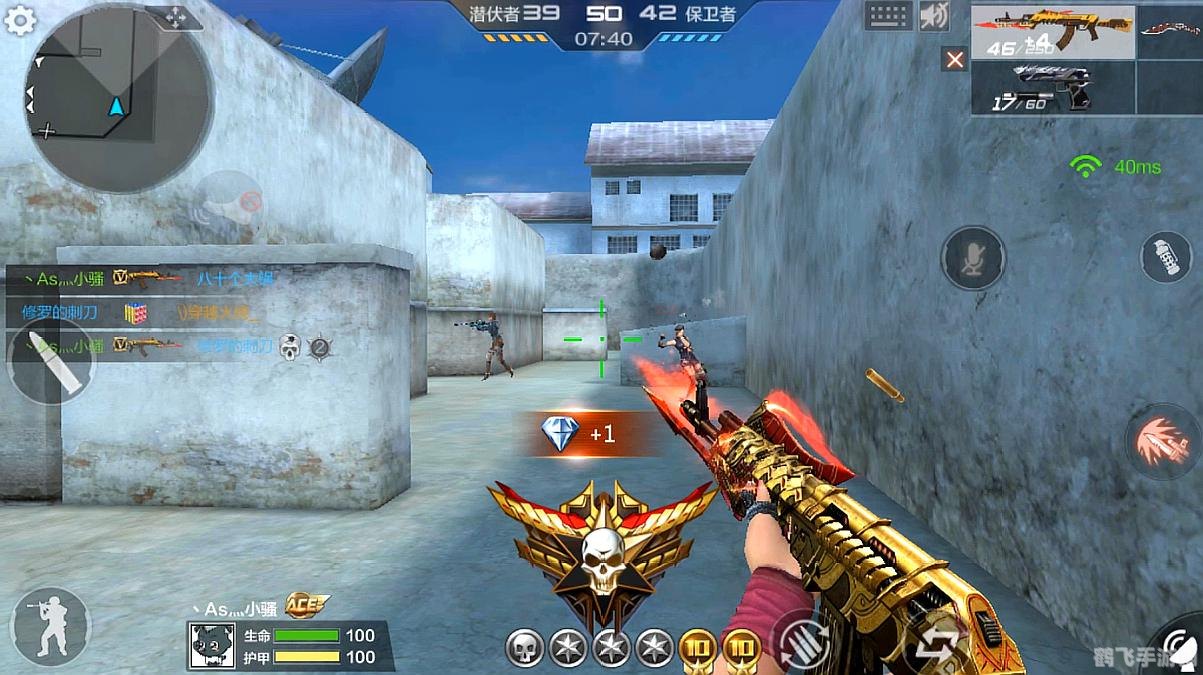Open settings with the gear icon
The width and height of the screenshot is (1203, 675).
(20, 20)
